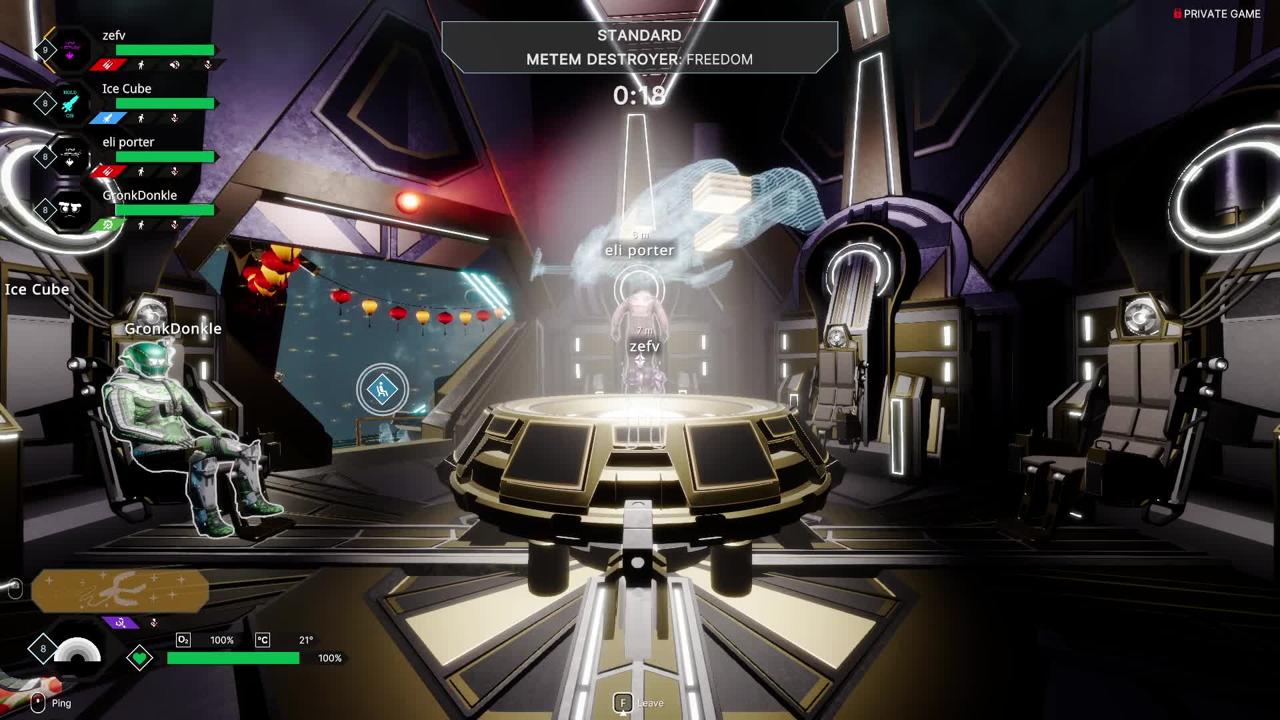Click the O2 oxygen indicator icon

coord(183,640)
